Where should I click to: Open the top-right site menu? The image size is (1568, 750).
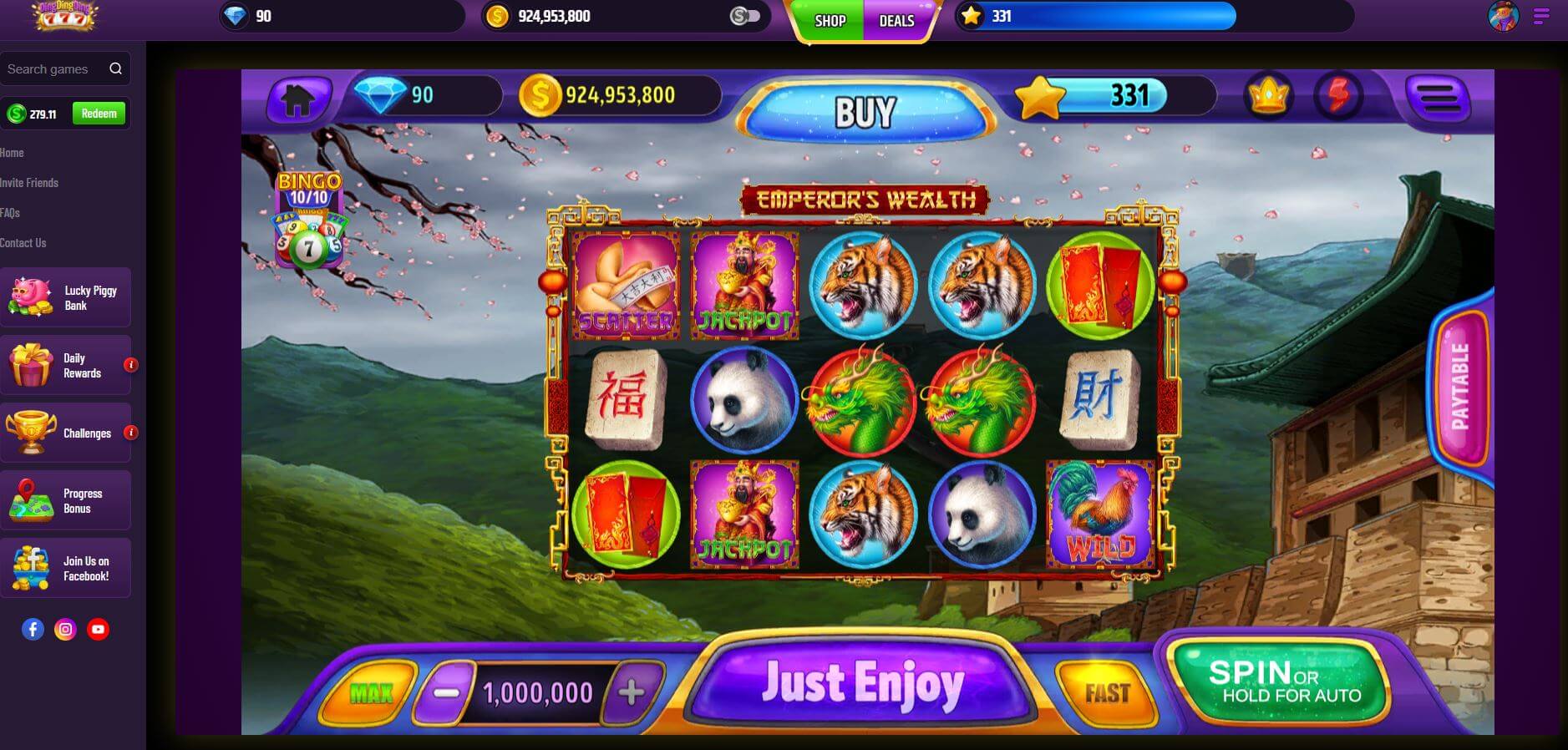[1540, 17]
